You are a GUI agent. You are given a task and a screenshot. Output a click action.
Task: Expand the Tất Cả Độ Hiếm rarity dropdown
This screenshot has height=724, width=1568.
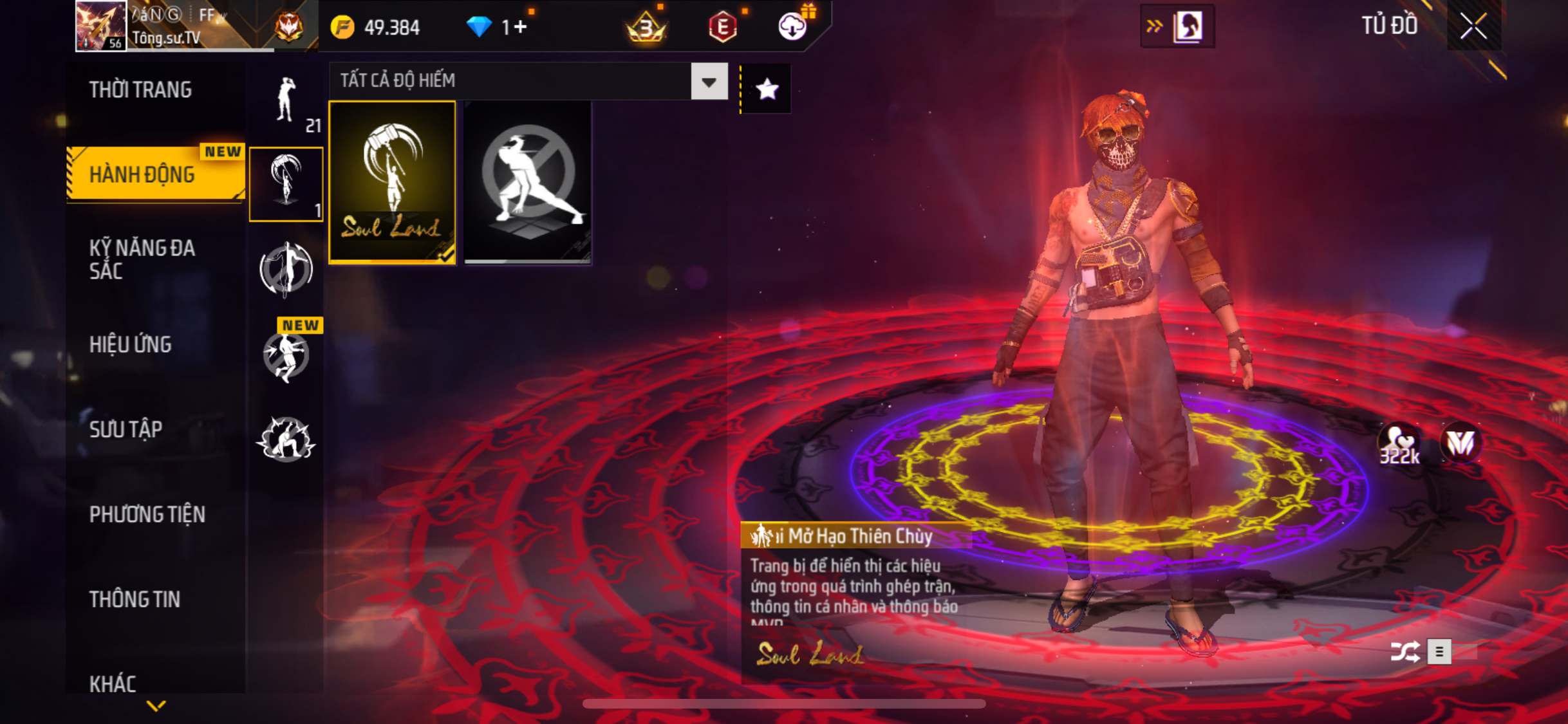(709, 82)
